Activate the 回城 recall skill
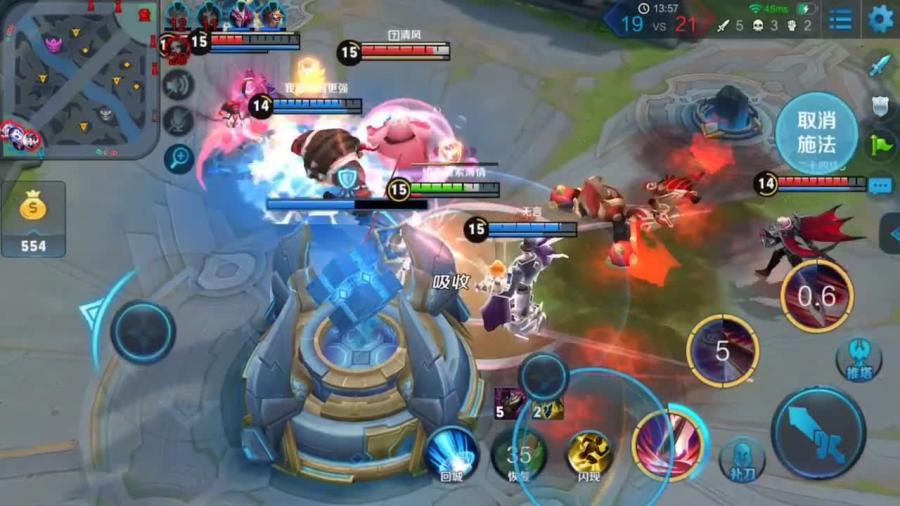The image size is (900, 506). (x=450, y=452)
